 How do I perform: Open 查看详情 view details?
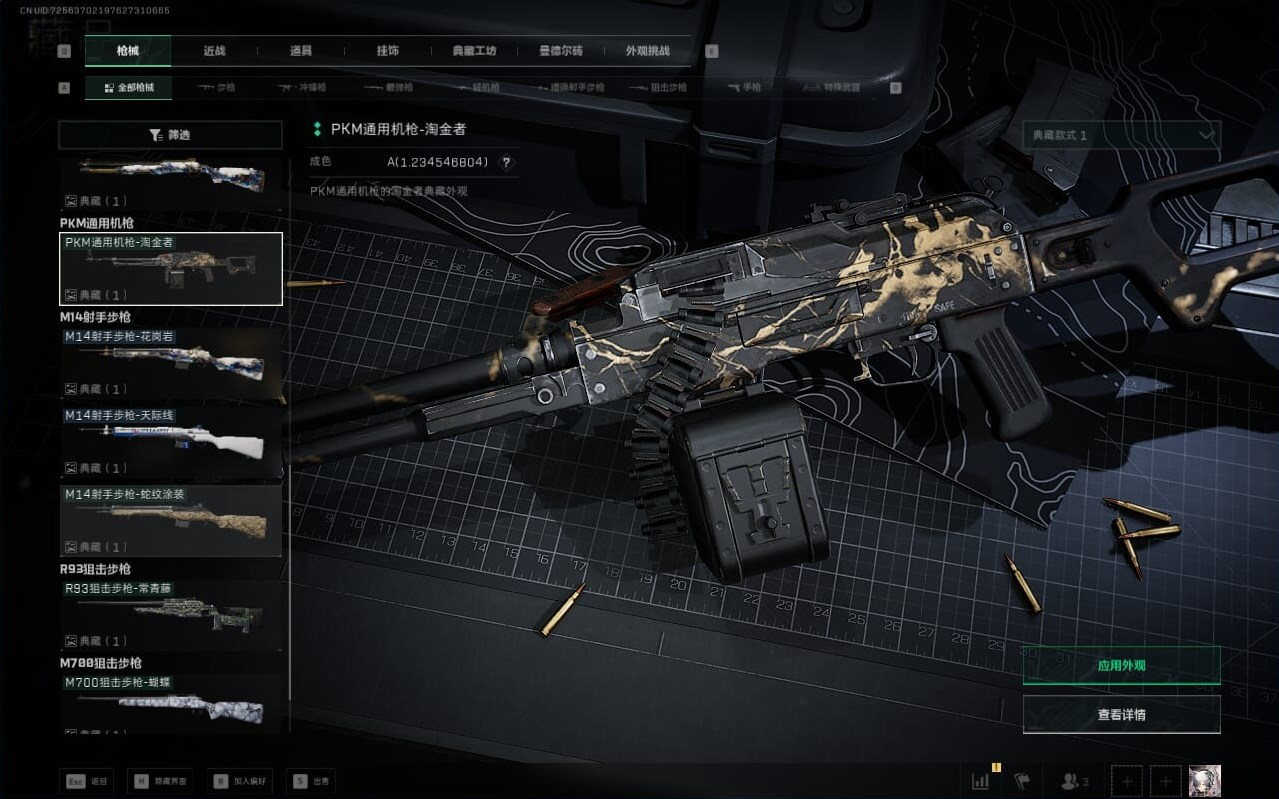click(x=1121, y=715)
